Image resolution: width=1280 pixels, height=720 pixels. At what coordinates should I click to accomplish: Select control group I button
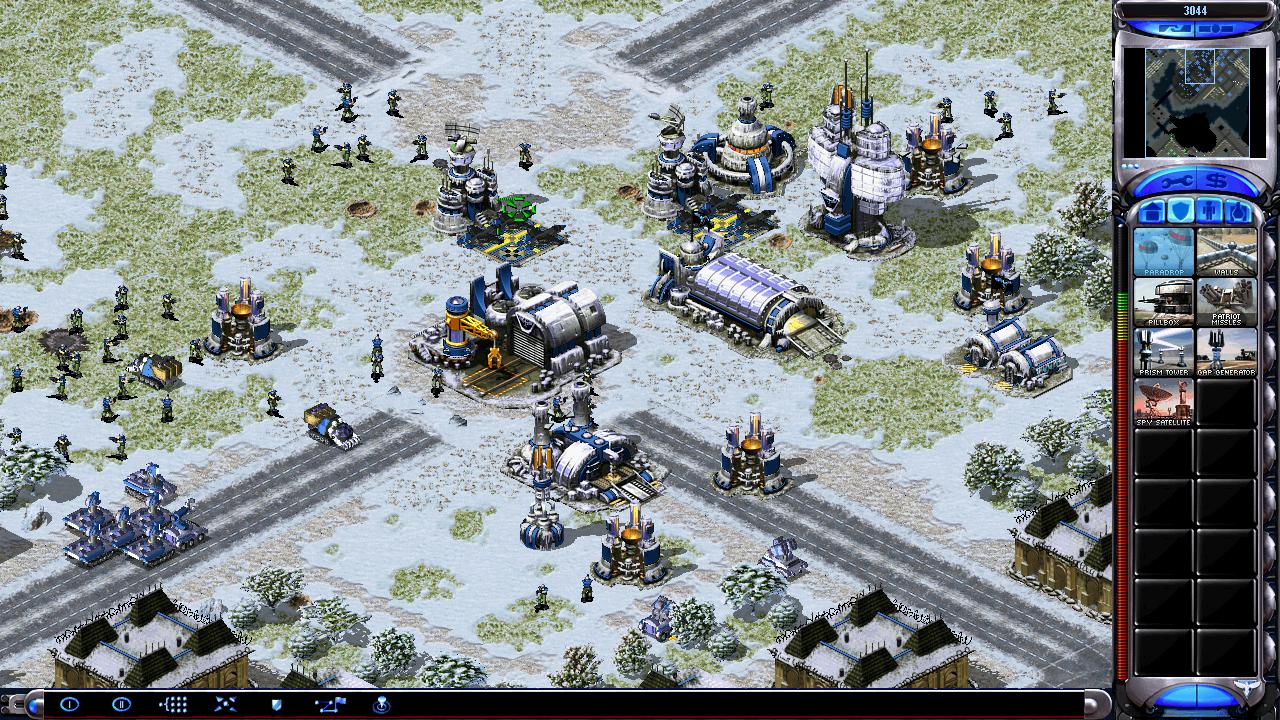coord(69,704)
